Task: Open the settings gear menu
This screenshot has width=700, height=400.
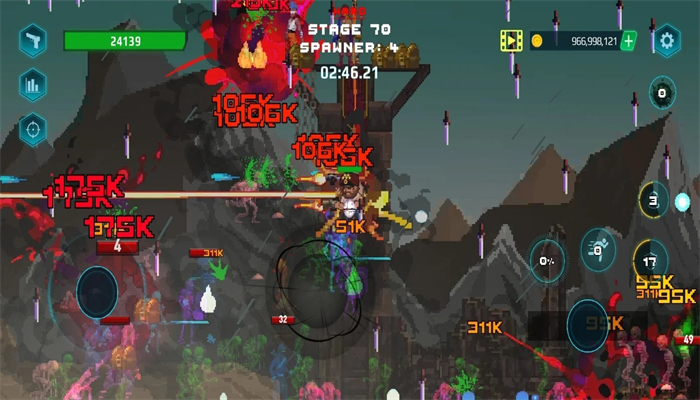Action: pos(666,41)
